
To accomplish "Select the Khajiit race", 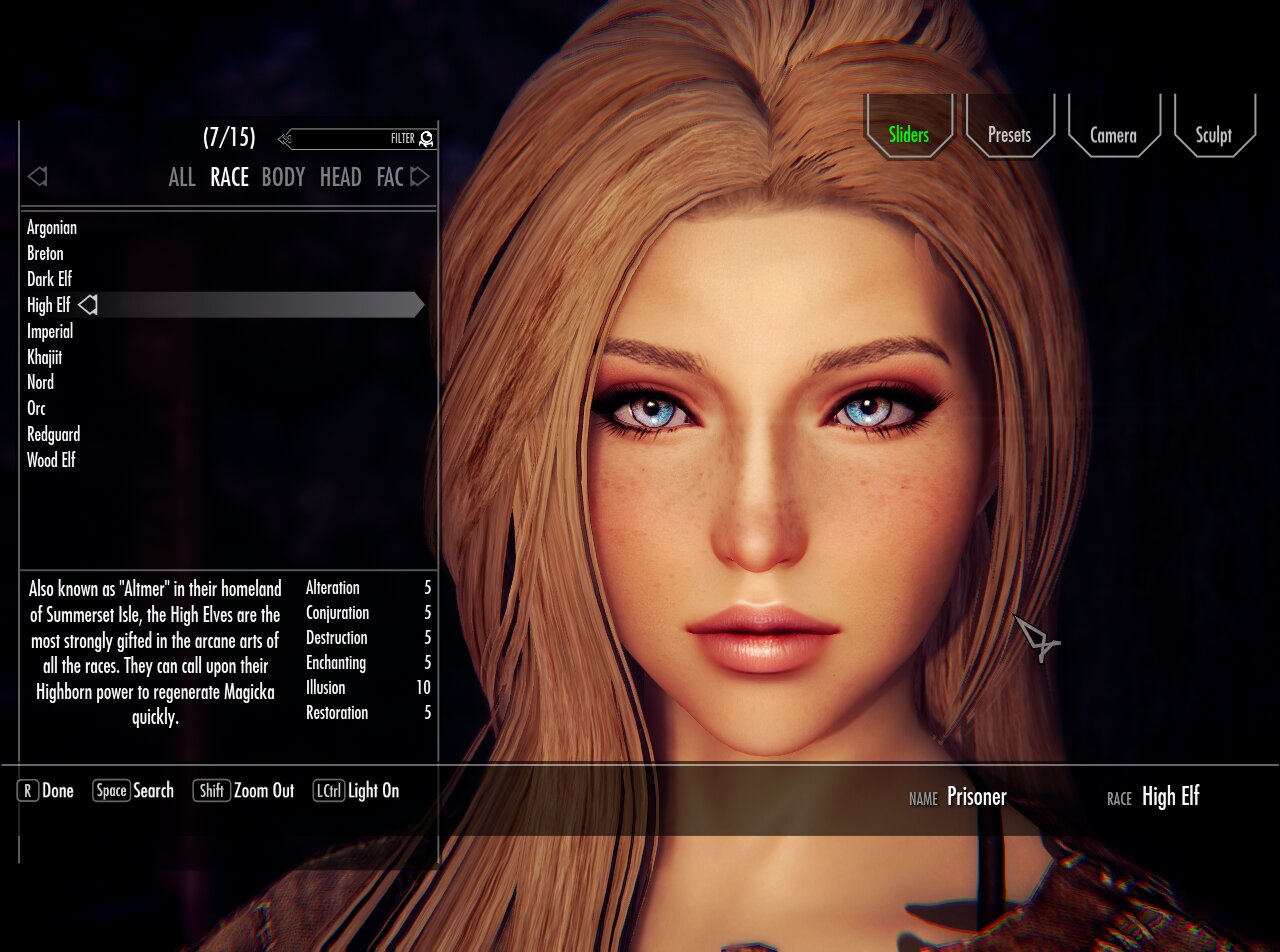I will (46, 357).
